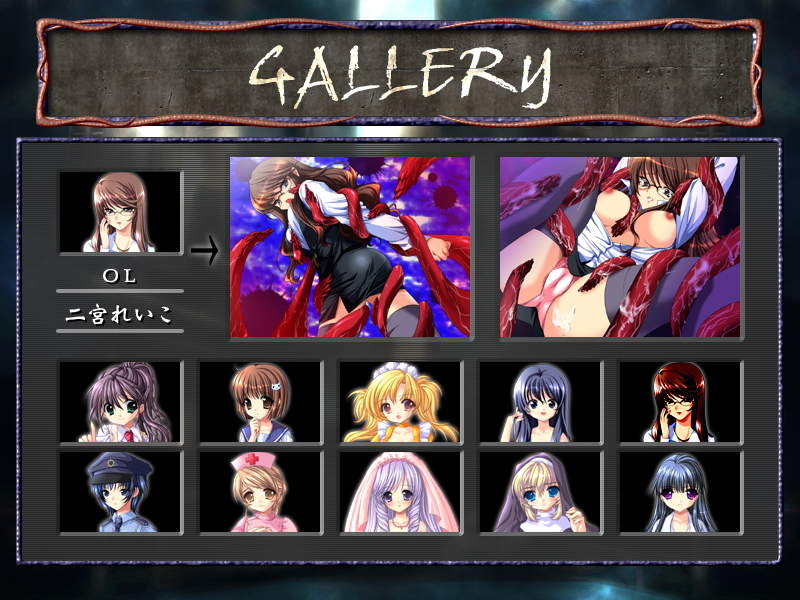Image resolution: width=800 pixels, height=600 pixels.
Task: Choose the nurse with pink cap
Action: tap(260, 492)
